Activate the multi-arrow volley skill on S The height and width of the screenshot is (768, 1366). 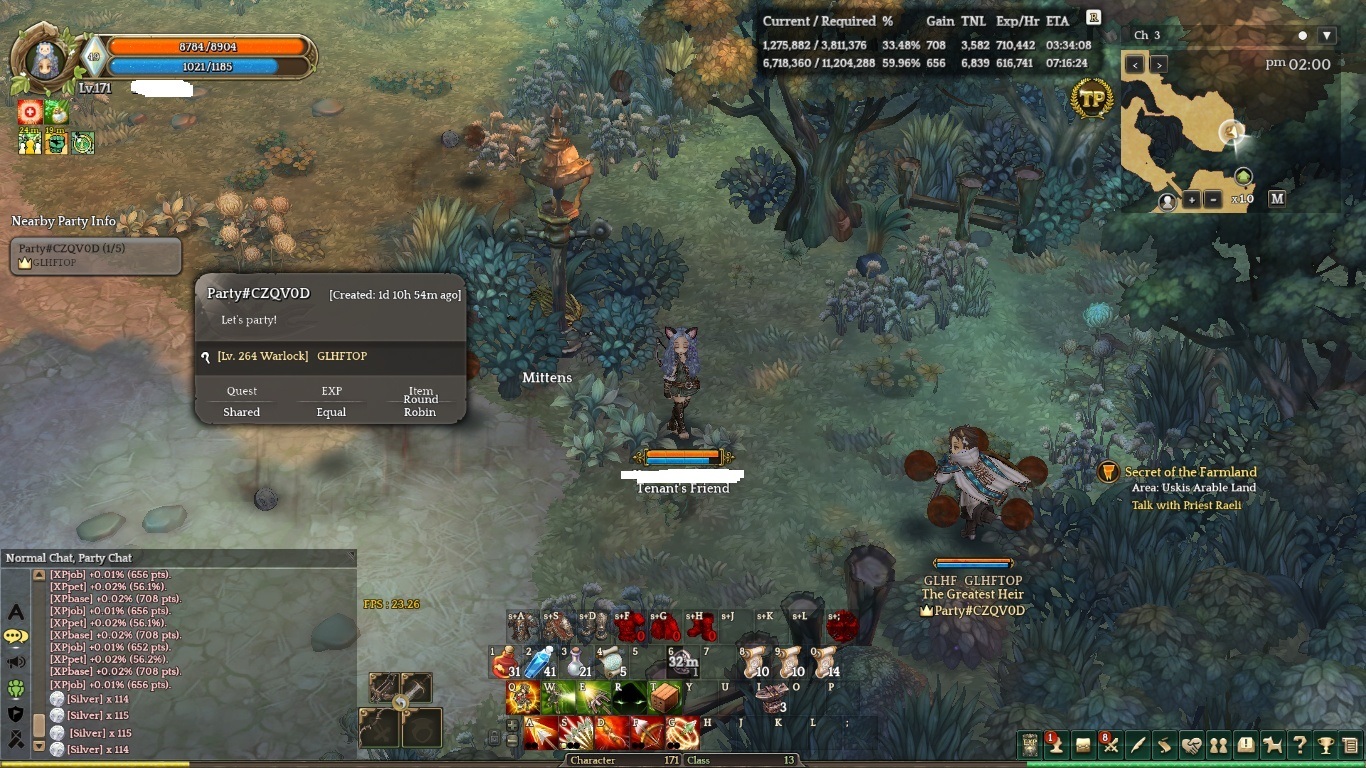coord(577,733)
